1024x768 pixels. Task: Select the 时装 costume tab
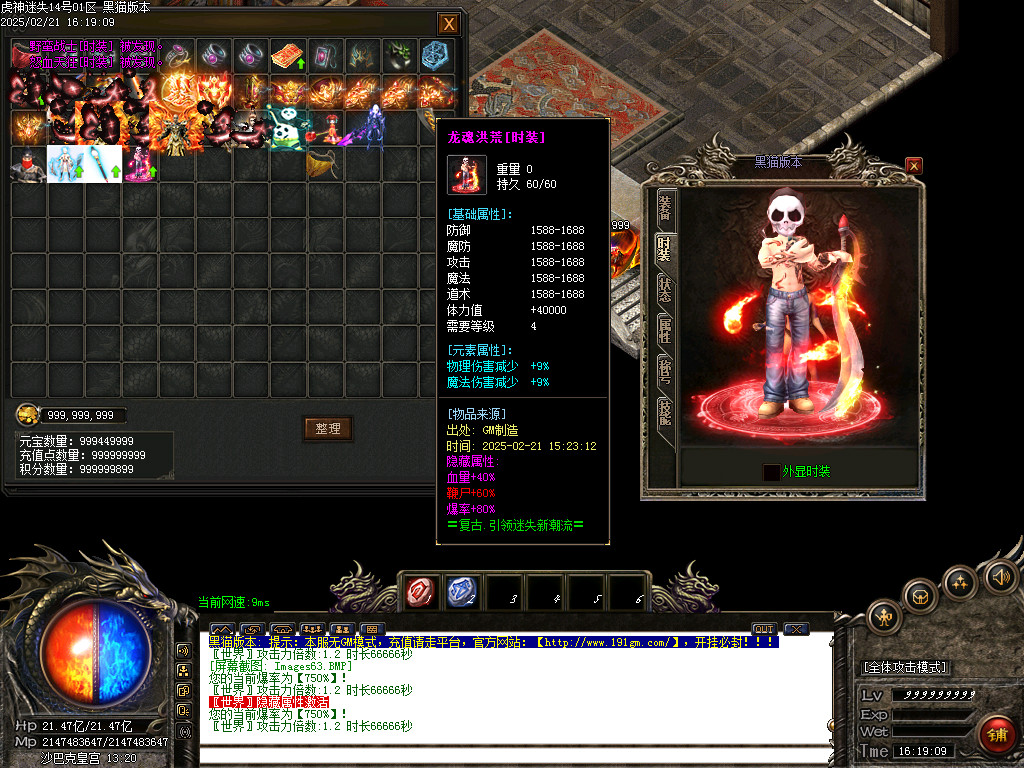coord(665,248)
